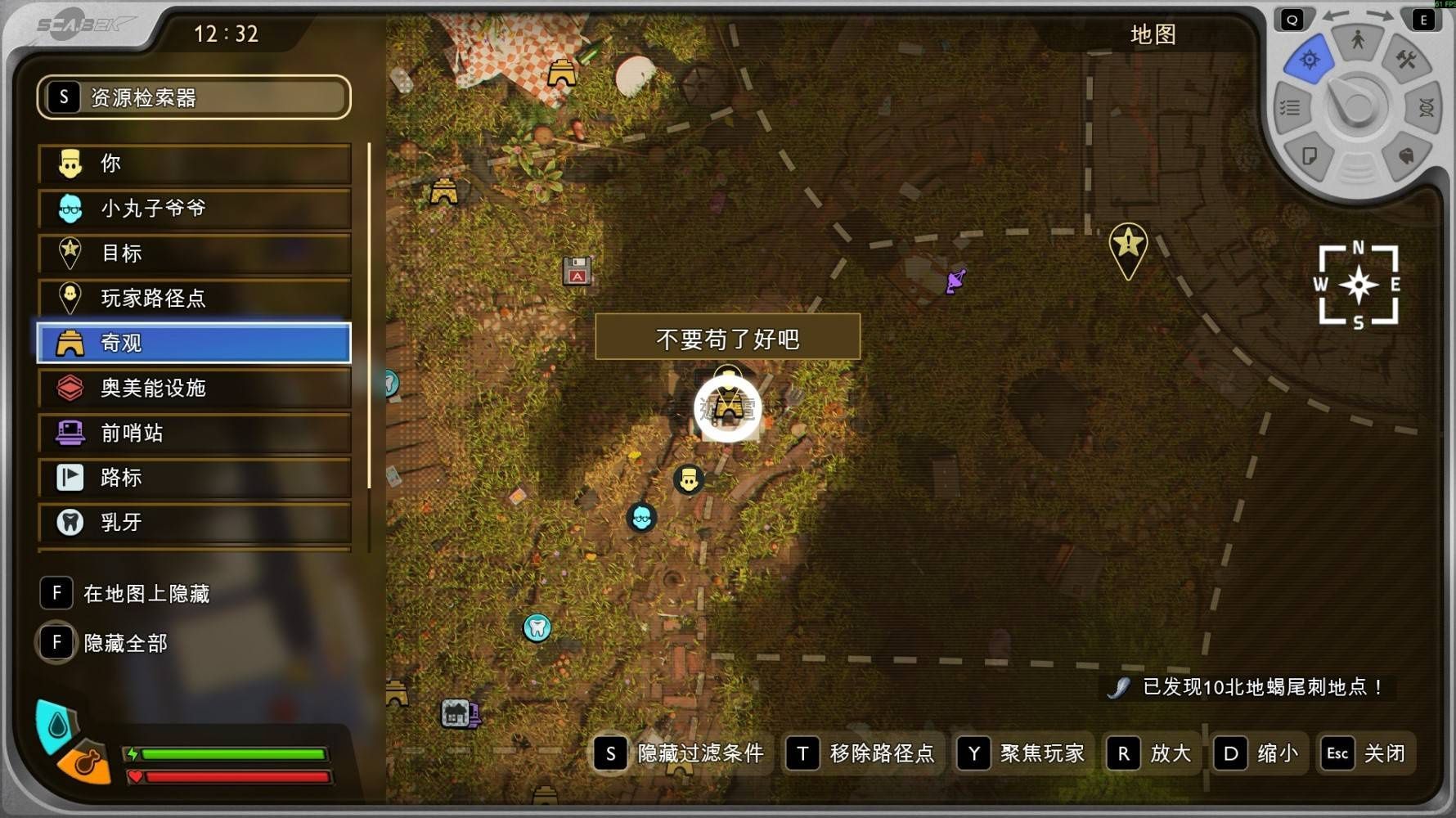
Task: Open the walking-figure character tab
Action: pos(1358,39)
